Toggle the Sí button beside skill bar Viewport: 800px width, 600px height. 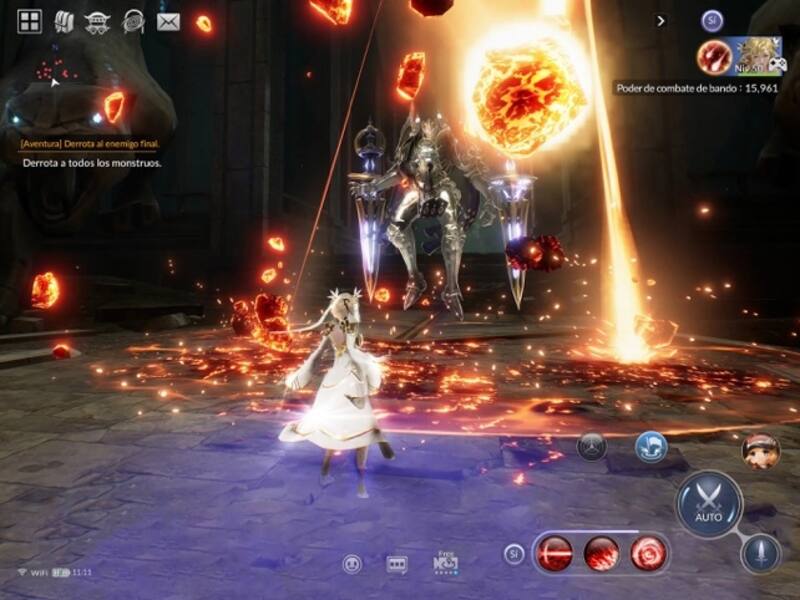[514, 553]
